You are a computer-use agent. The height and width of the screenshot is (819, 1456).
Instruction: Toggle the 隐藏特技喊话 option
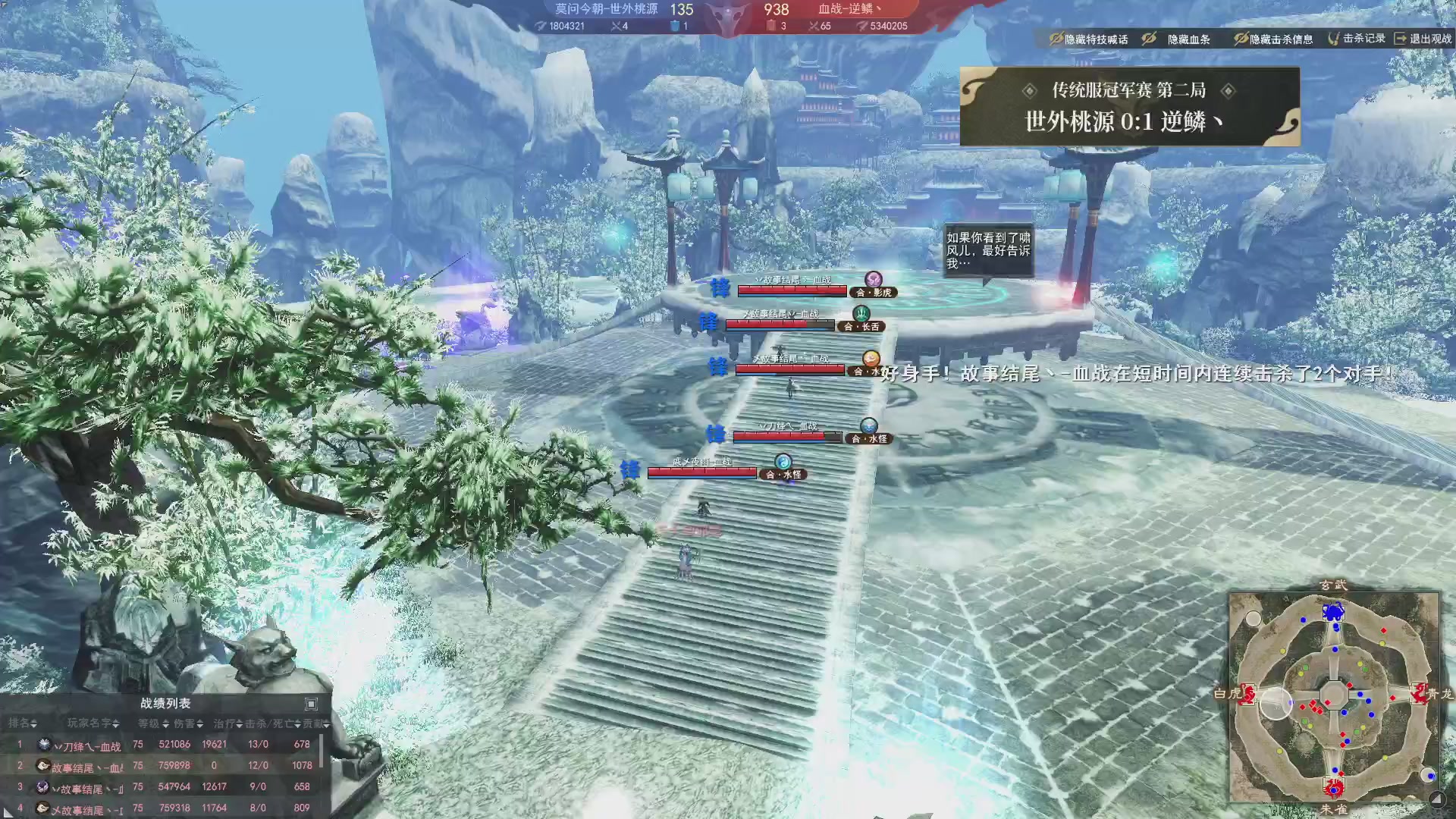(1089, 39)
